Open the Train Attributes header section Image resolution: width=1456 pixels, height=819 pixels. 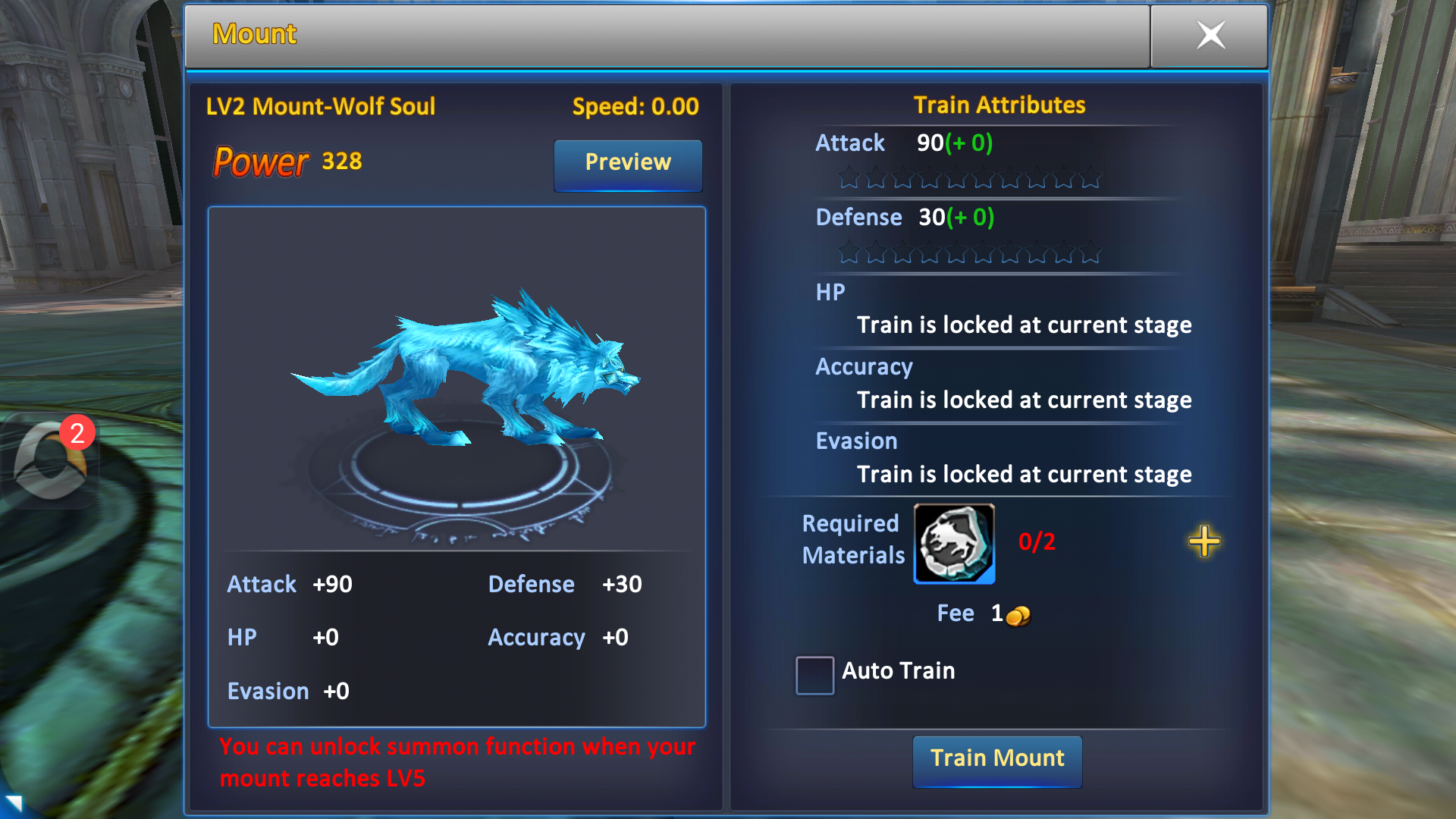(999, 105)
